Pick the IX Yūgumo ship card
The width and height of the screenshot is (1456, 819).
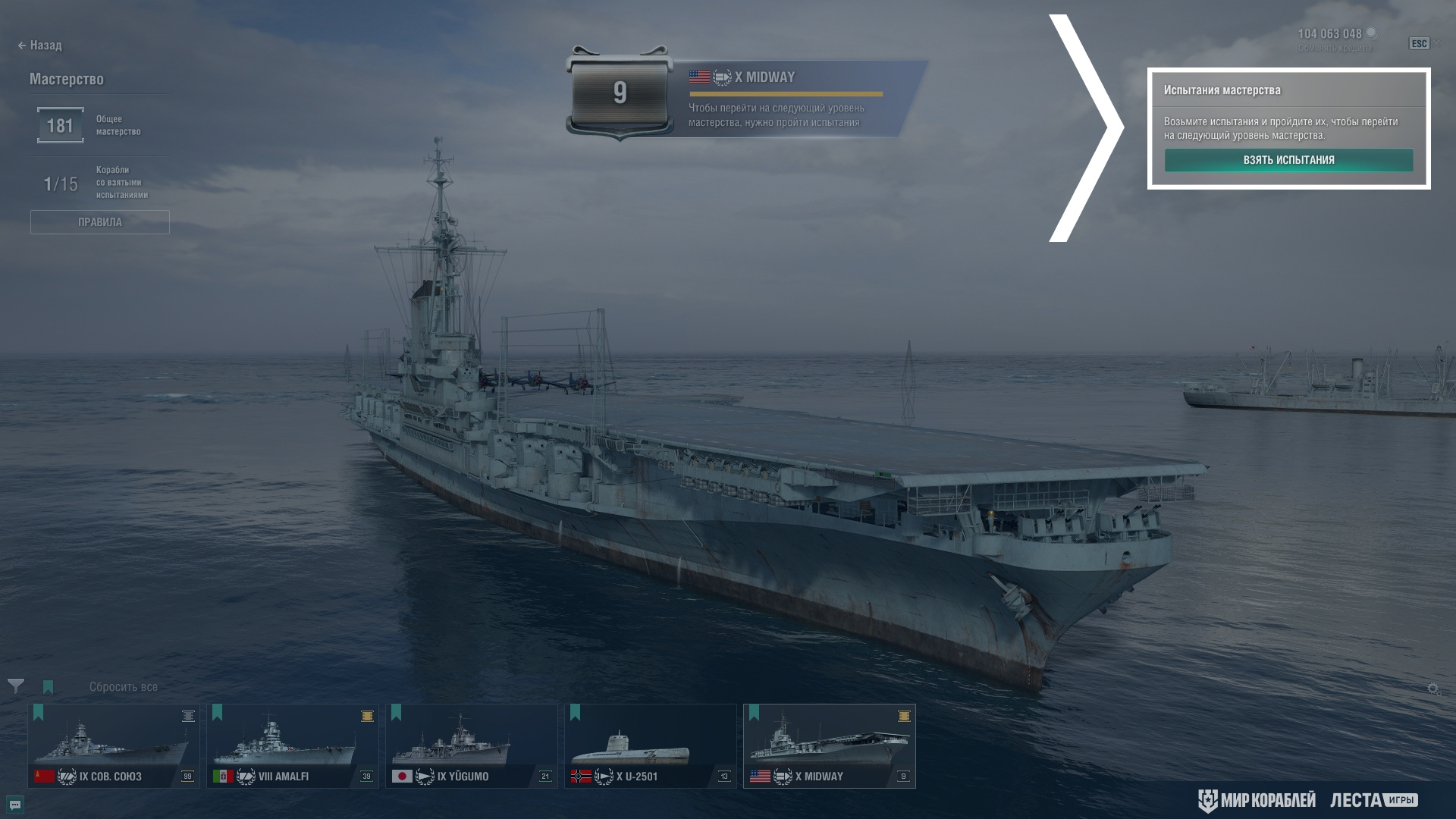[x=472, y=746]
